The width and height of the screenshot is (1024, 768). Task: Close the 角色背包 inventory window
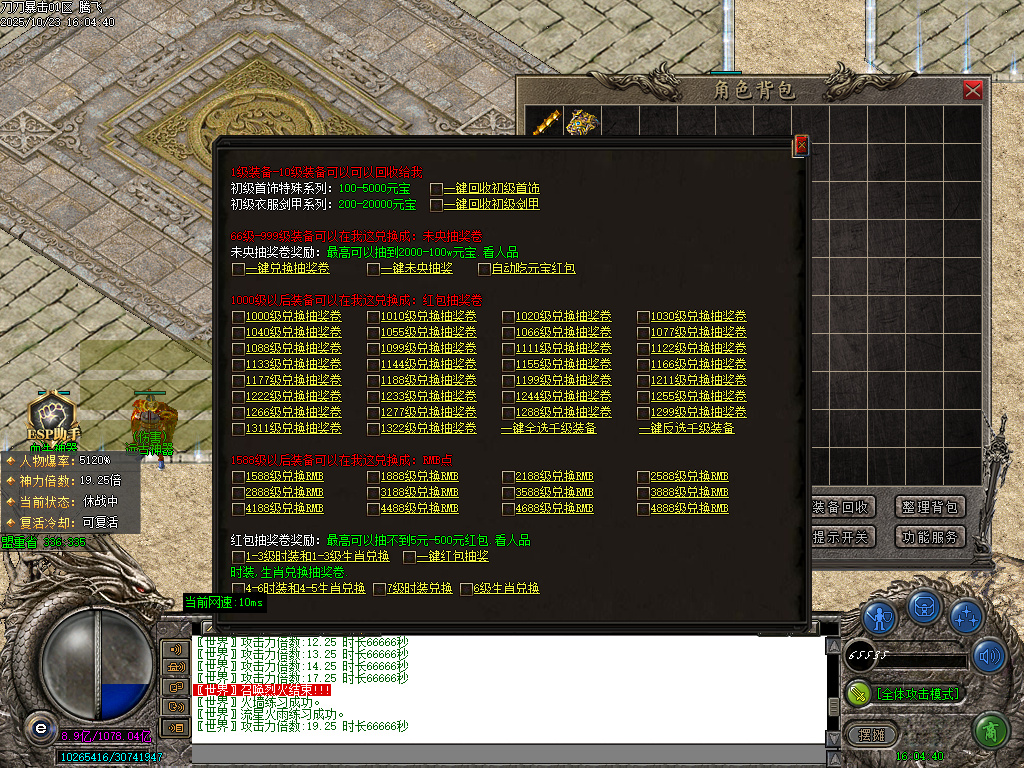click(x=972, y=90)
